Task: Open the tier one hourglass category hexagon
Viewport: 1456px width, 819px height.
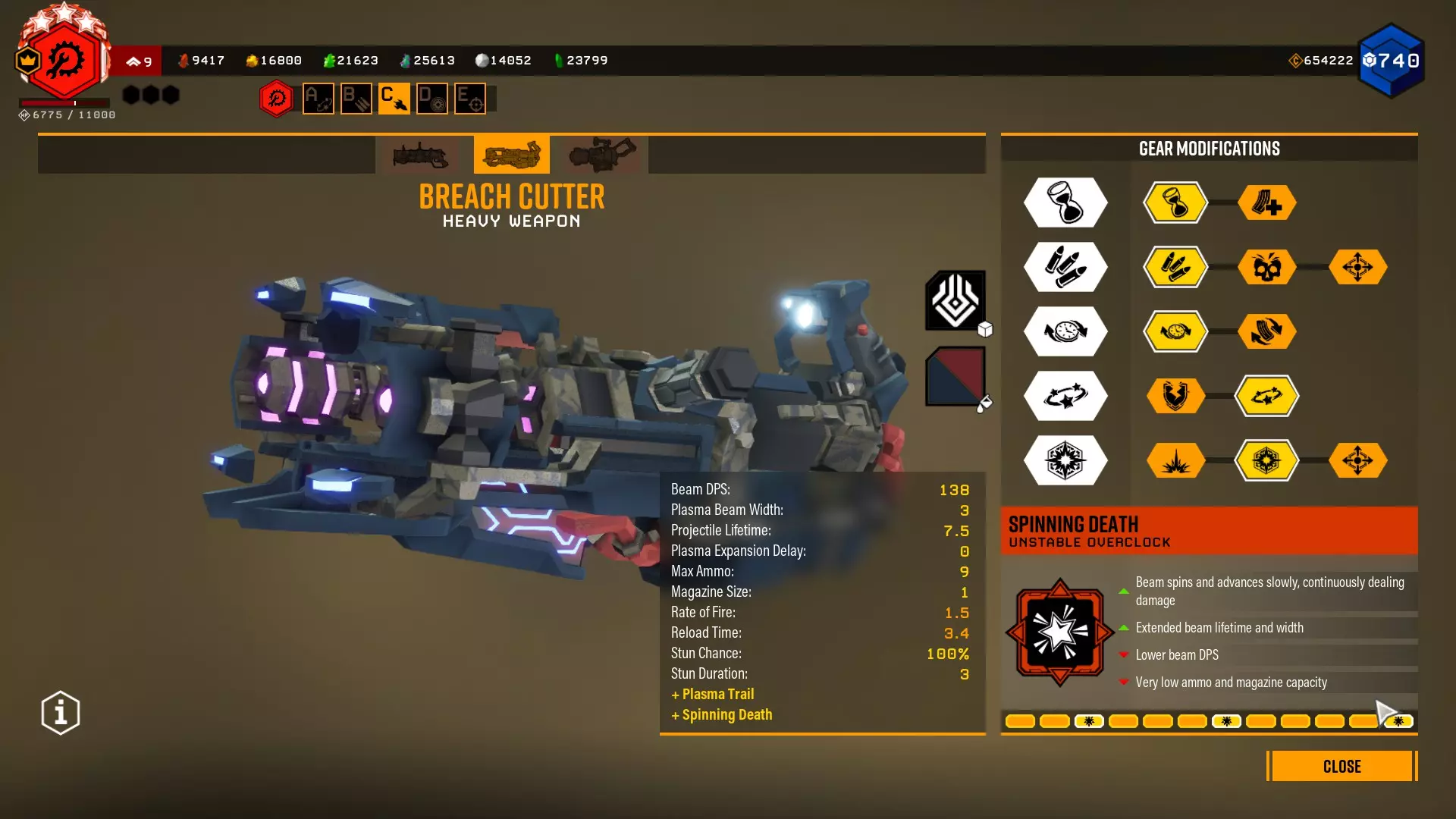Action: (1065, 202)
